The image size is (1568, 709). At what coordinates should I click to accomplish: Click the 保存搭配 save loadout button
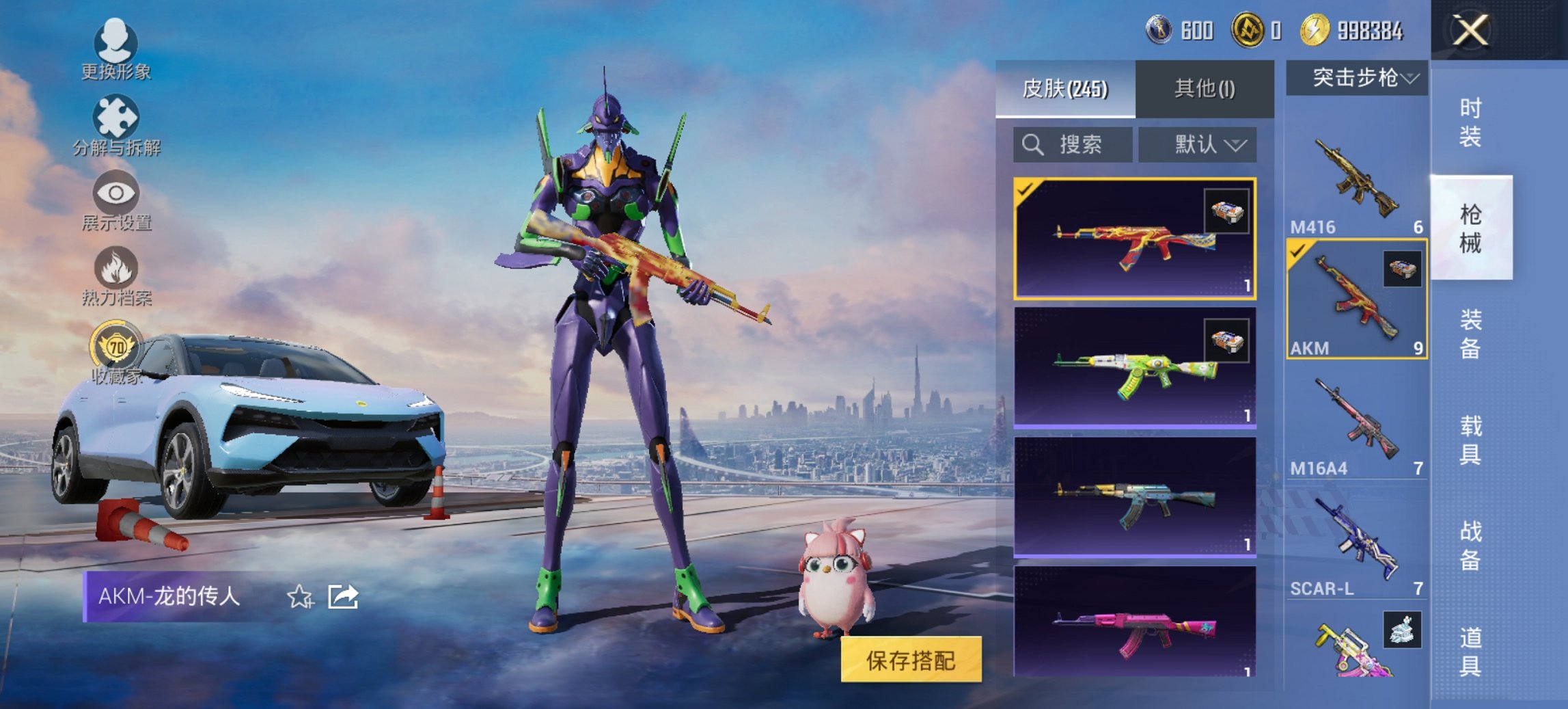pos(911,660)
